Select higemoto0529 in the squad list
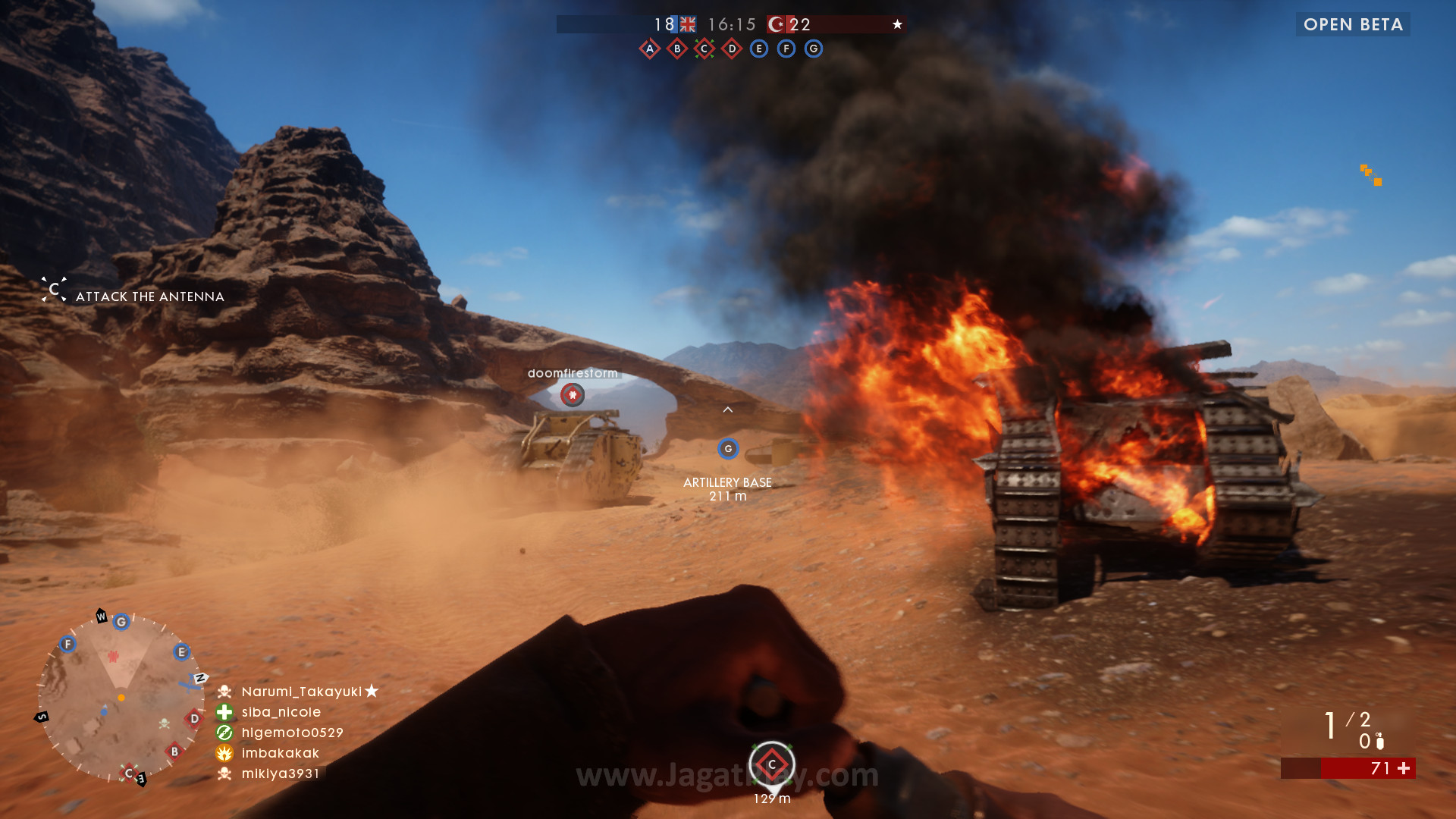This screenshot has width=1456, height=819. click(x=292, y=733)
